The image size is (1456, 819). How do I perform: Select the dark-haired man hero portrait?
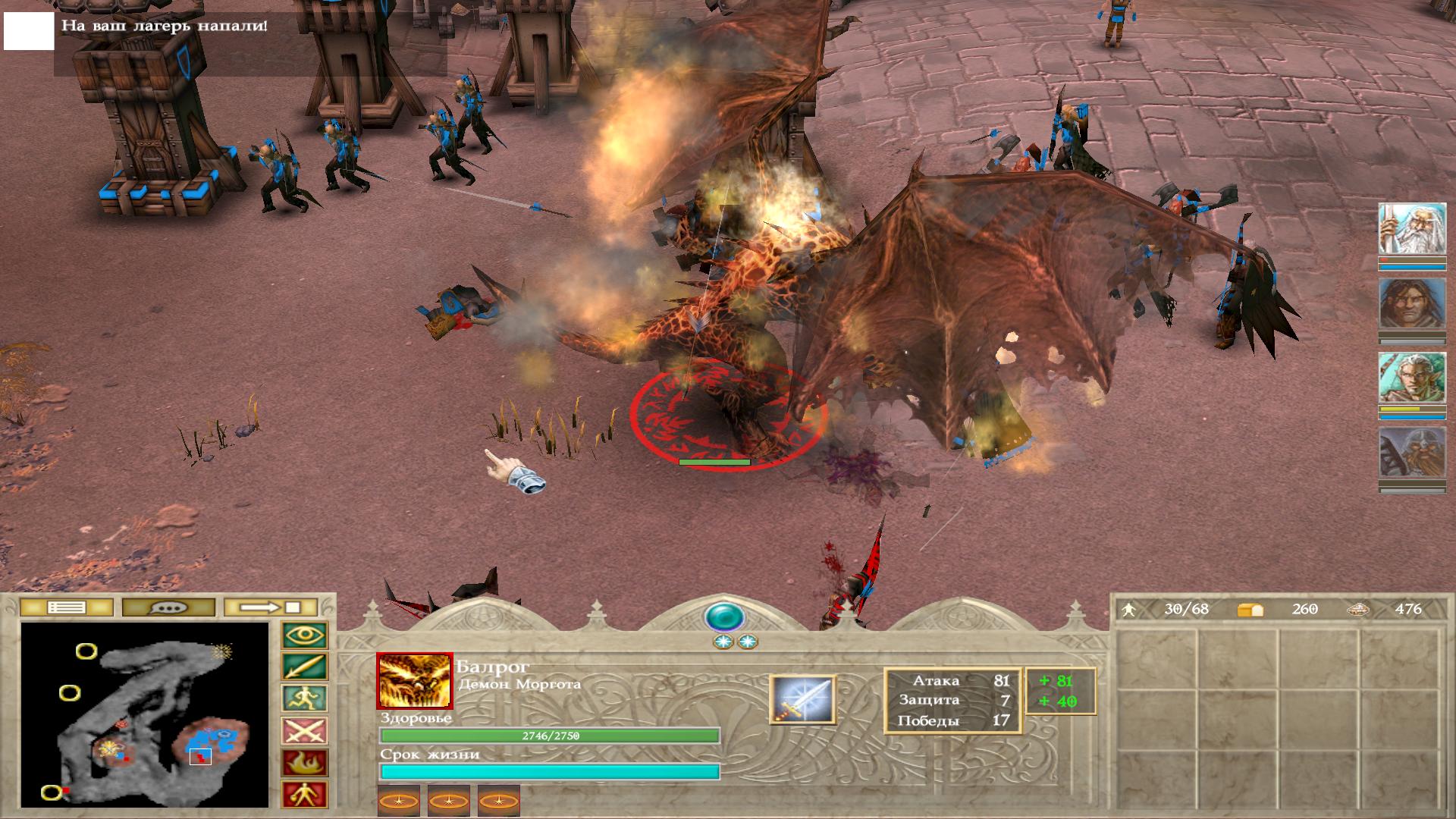point(1412,303)
